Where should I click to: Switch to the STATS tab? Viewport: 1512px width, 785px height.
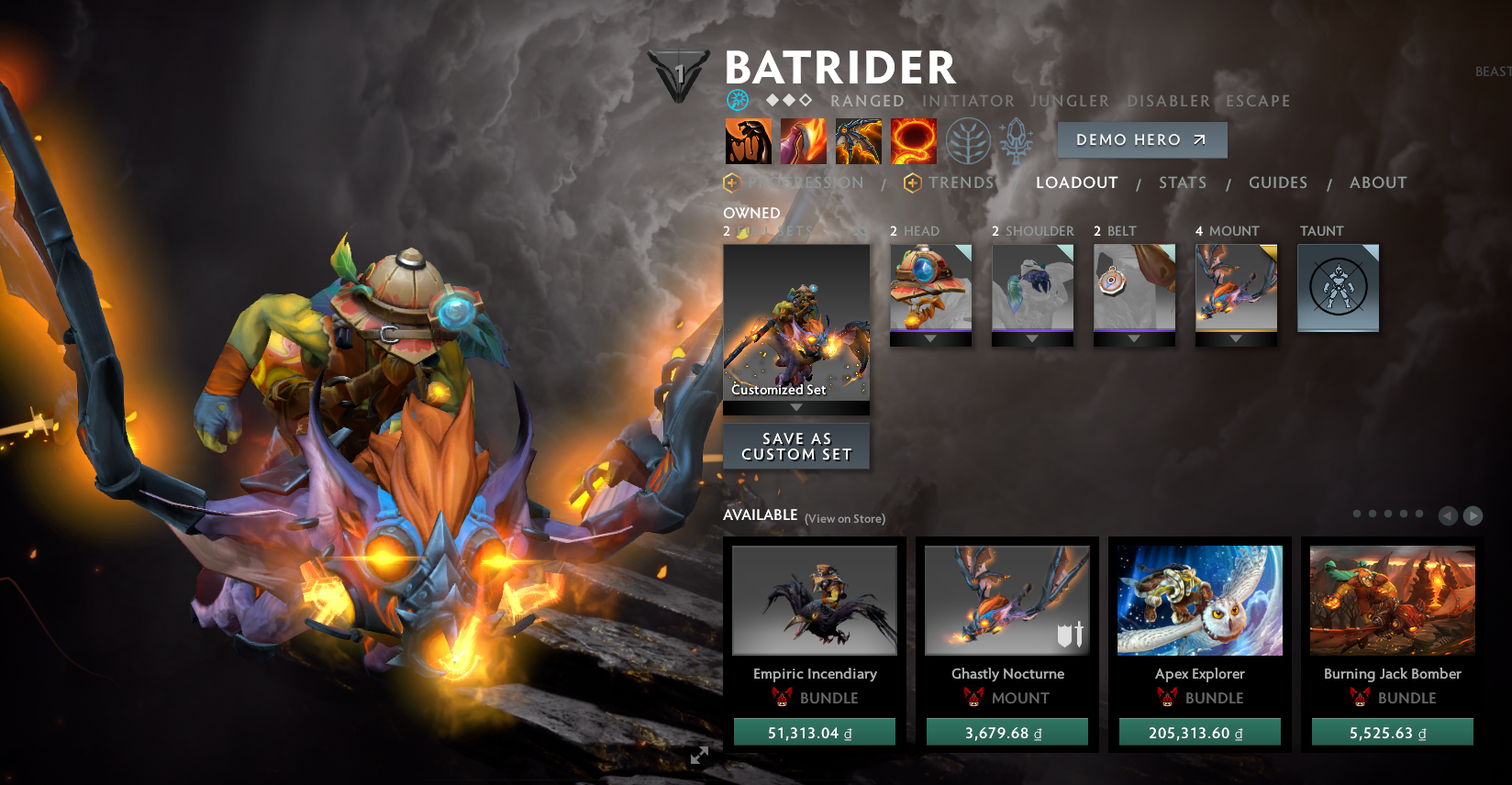point(1183,182)
